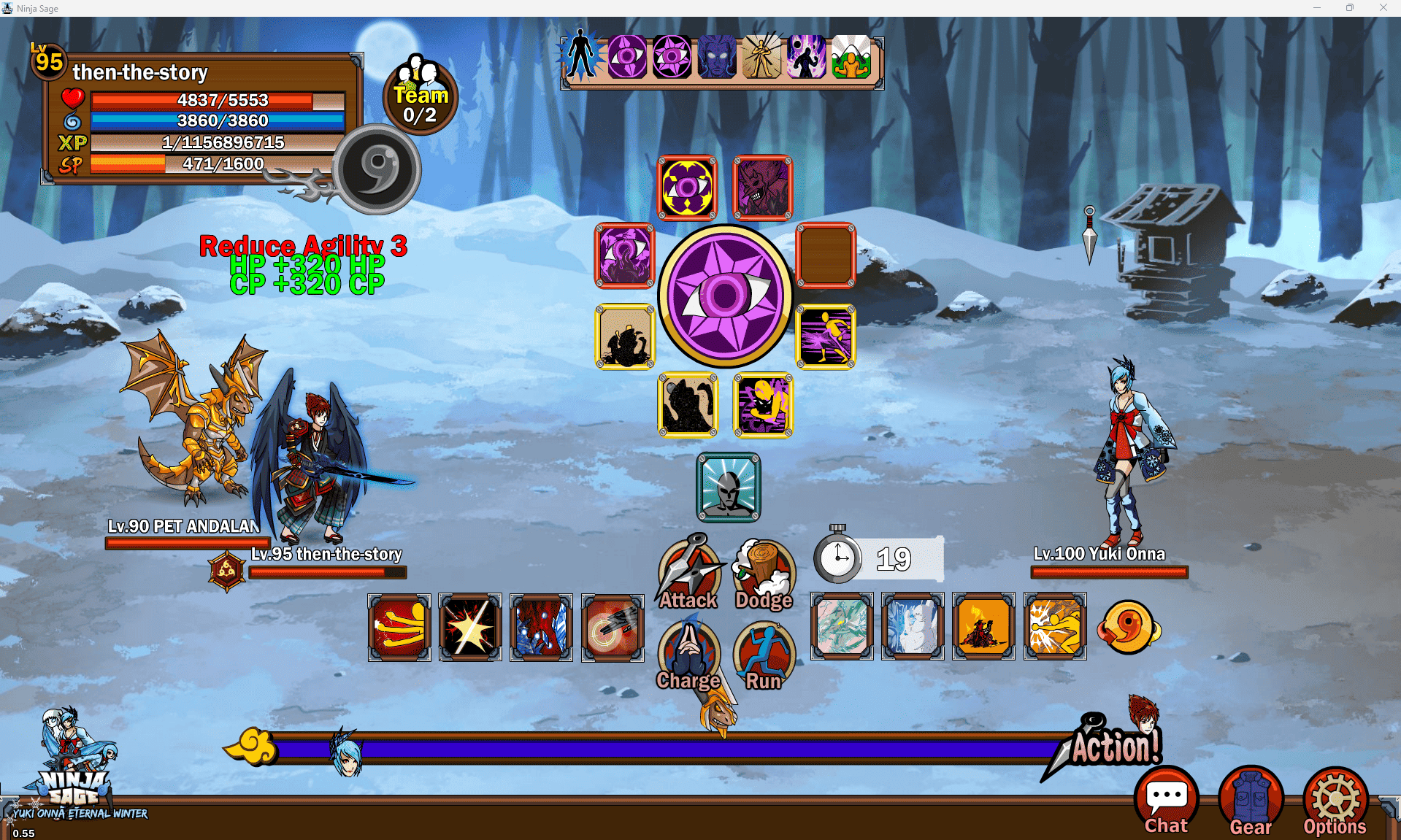Open the Options menu
The width and height of the screenshot is (1401, 840).
(x=1335, y=801)
